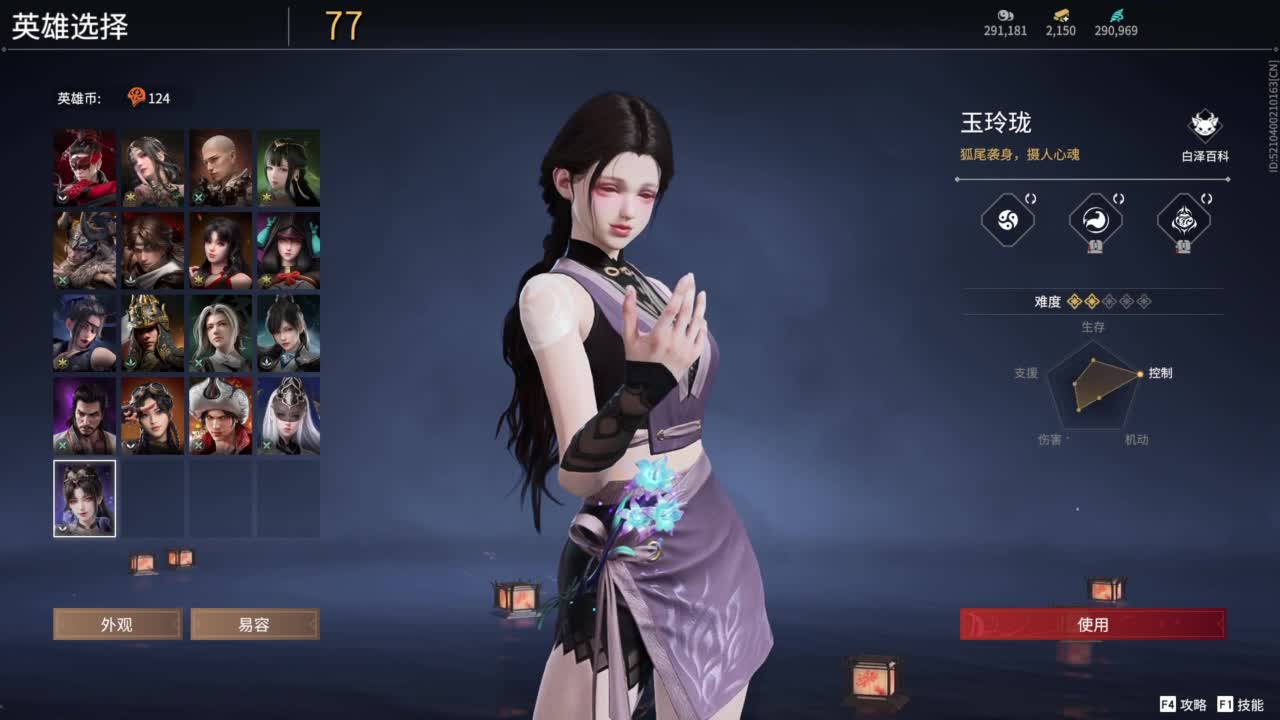Viewport: 1280px width, 720px height.
Task: Select the 控制 node on the radar chart
Action: tap(1140, 374)
